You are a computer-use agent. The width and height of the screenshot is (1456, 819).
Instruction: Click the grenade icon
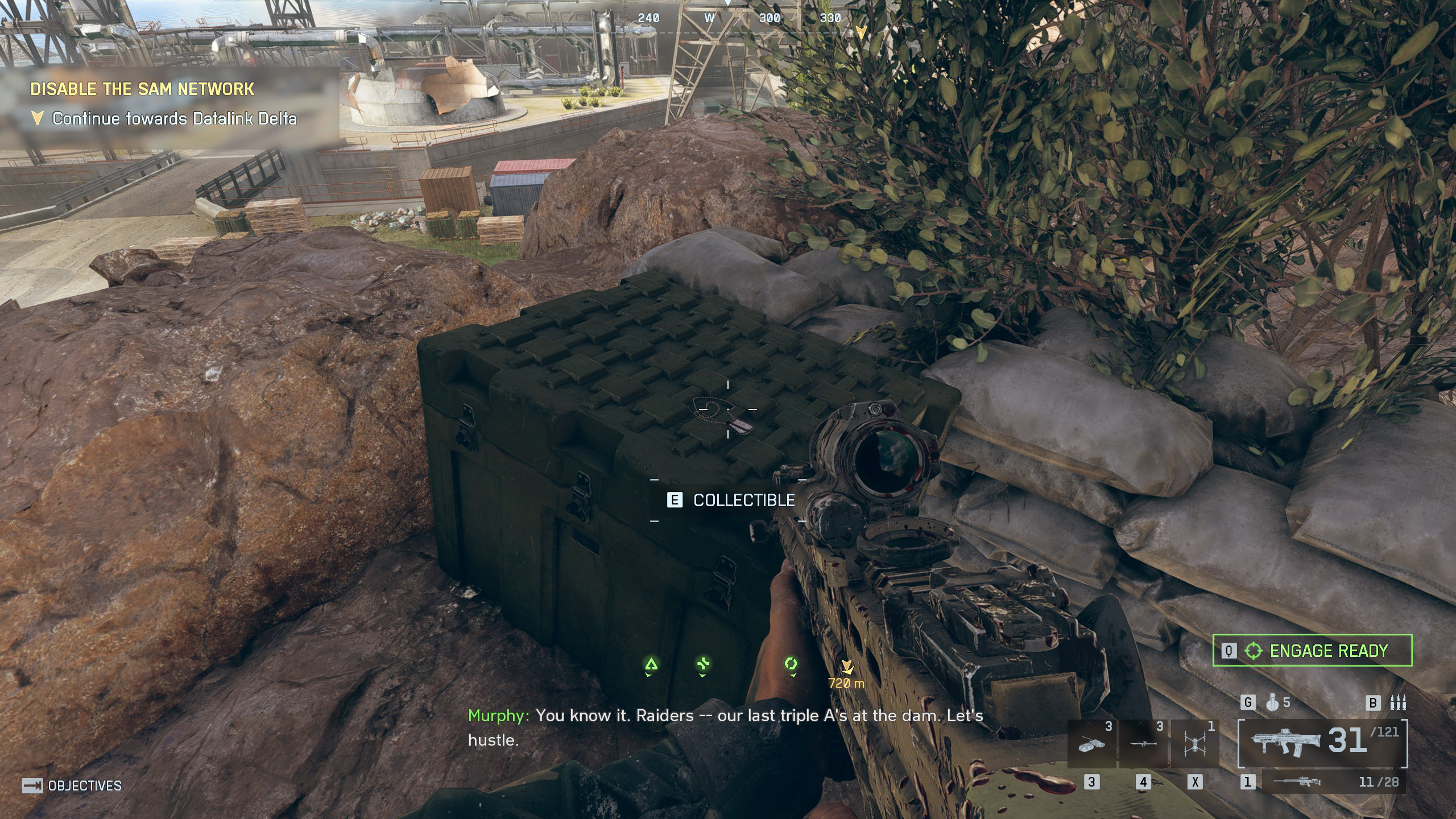pyautogui.click(x=1272, y=703)
